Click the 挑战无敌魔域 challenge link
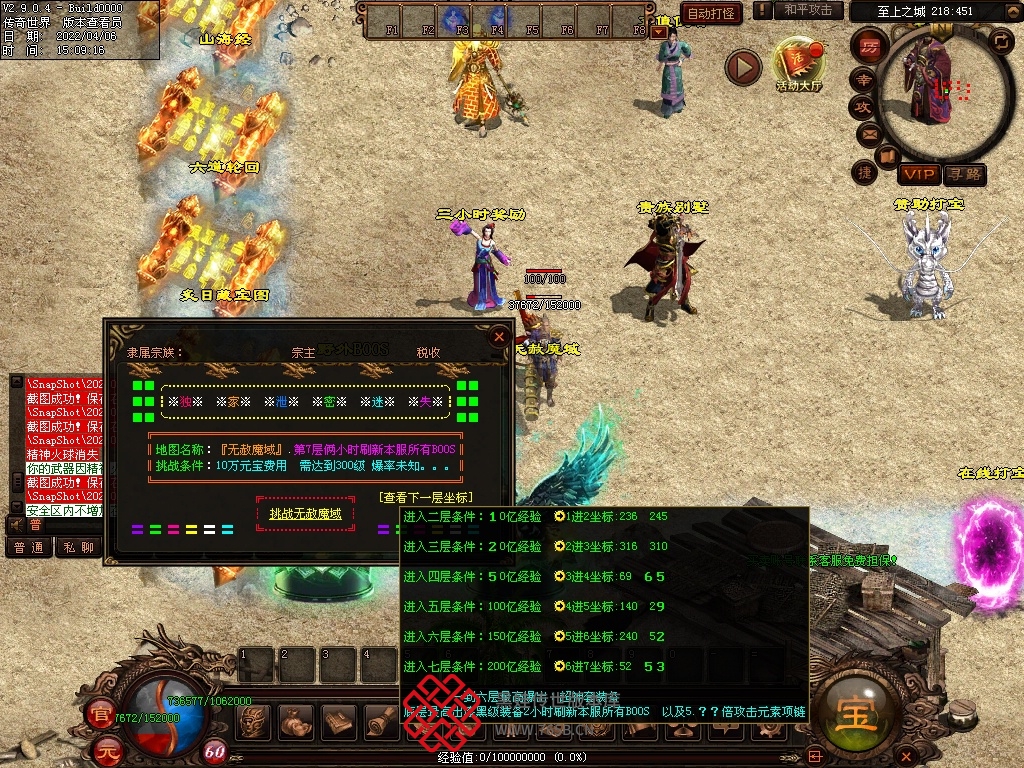Image resolution: width=1024 pixels, height=768 pixels. [305, 514]
